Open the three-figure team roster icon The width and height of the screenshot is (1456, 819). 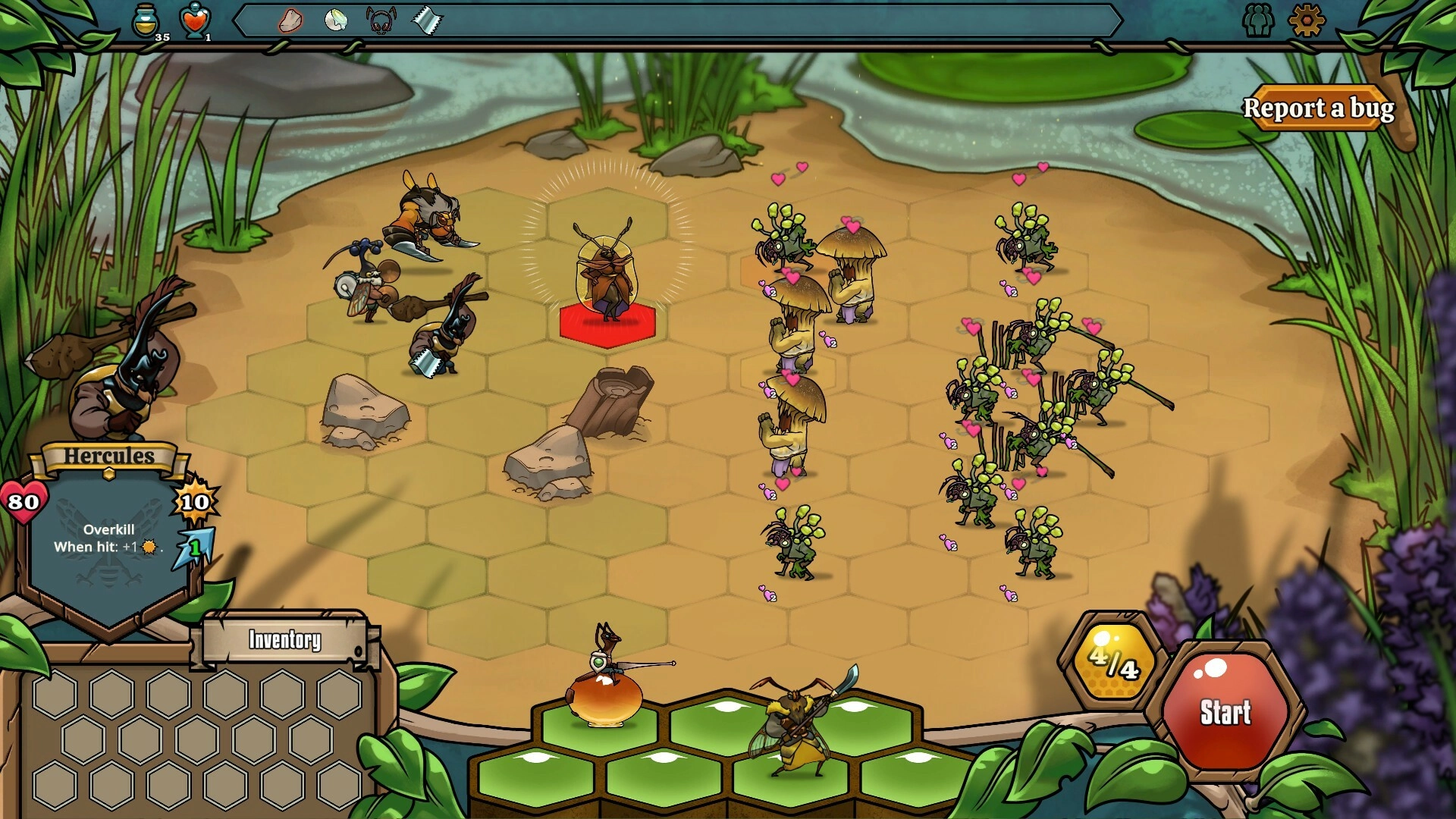(x=1258, y=20)
